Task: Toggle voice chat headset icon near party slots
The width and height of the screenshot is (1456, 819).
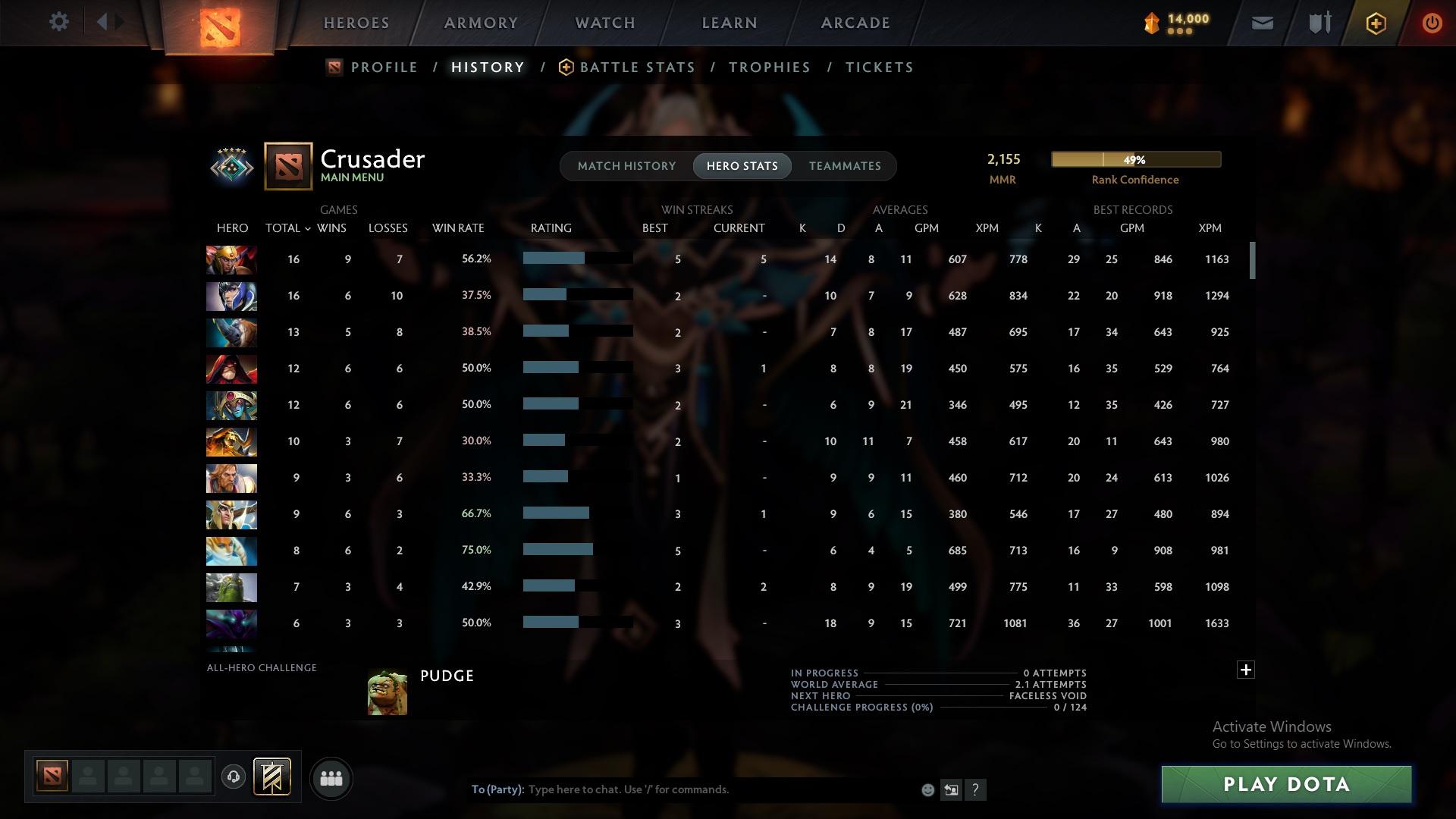Action: [x=235, y=778]
